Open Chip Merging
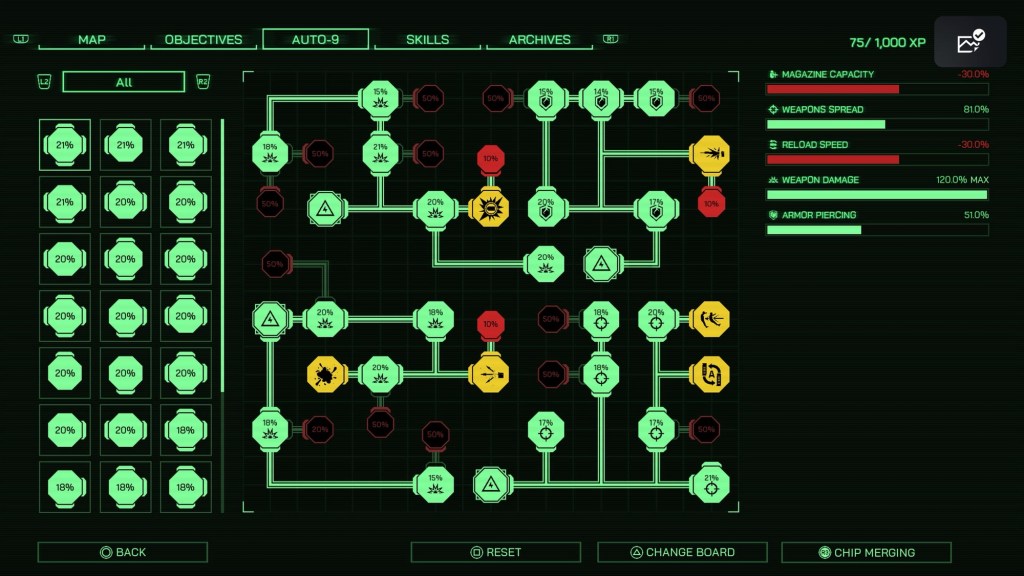This screenshot has width=1024, height=576. (x=866, y=552)
